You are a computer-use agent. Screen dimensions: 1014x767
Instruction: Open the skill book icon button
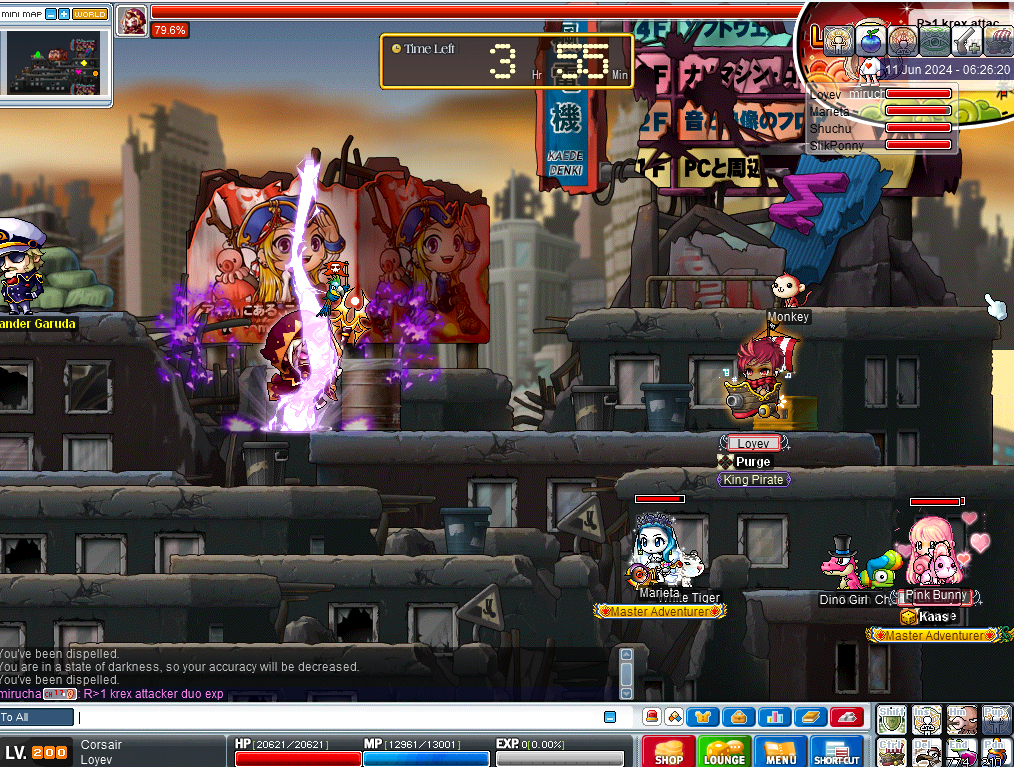click(x=808, y=717)
